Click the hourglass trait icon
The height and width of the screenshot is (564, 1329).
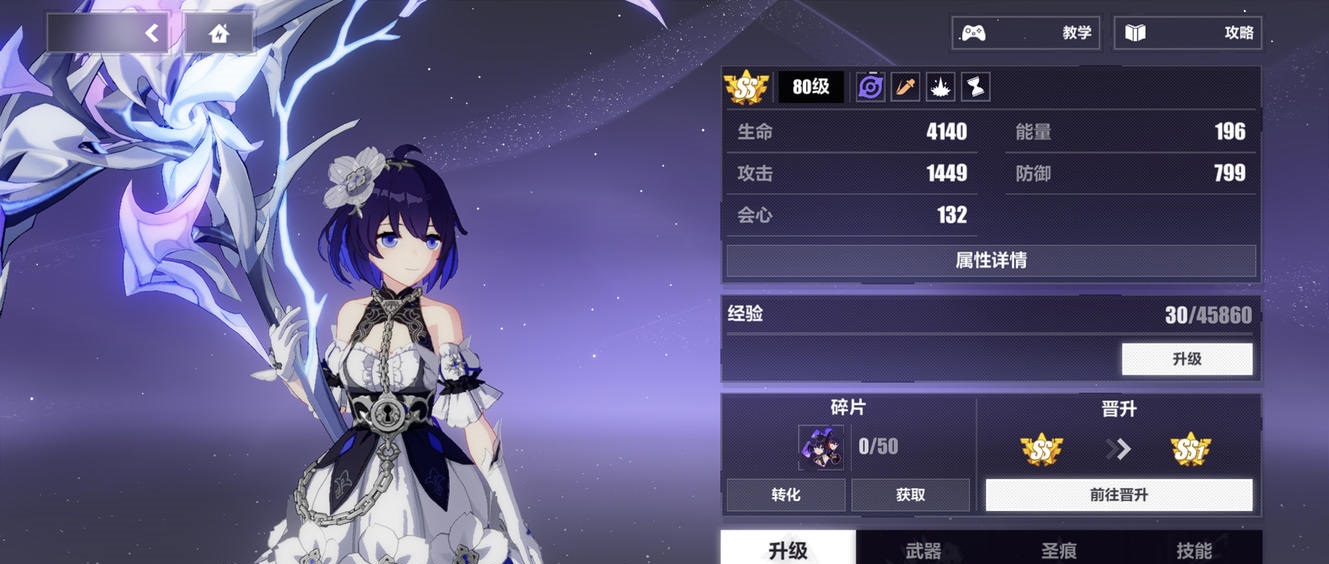[976, 88]
